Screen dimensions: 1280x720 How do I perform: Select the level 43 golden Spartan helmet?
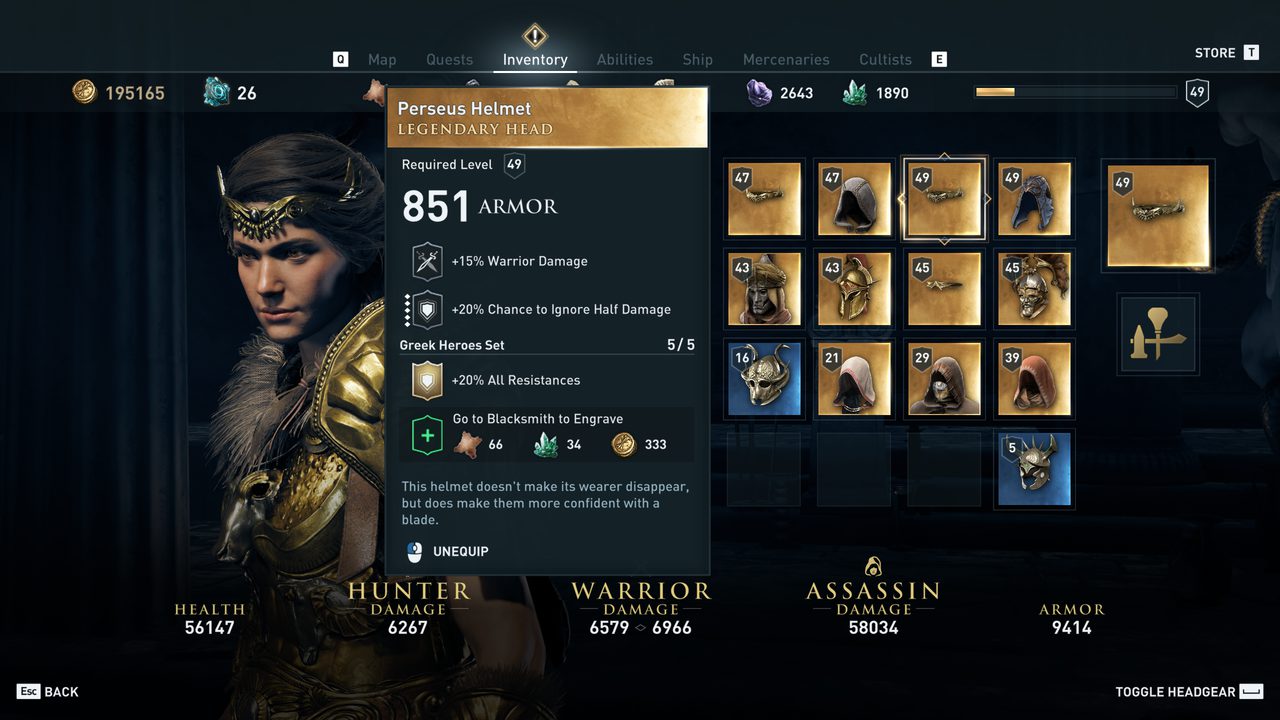(x=854, y=289)
